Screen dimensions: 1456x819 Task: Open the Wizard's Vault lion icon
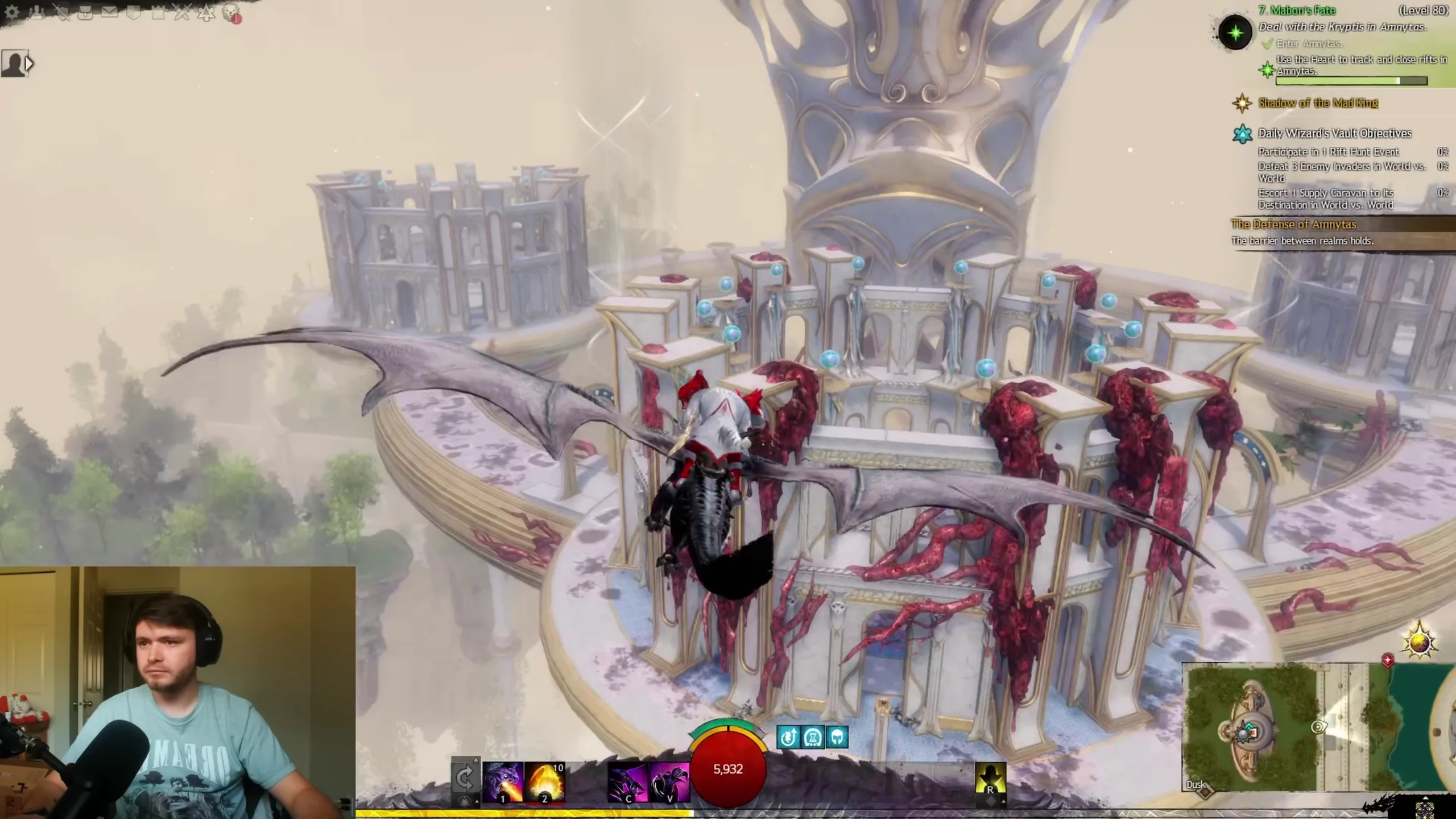[x=231, y=14]
